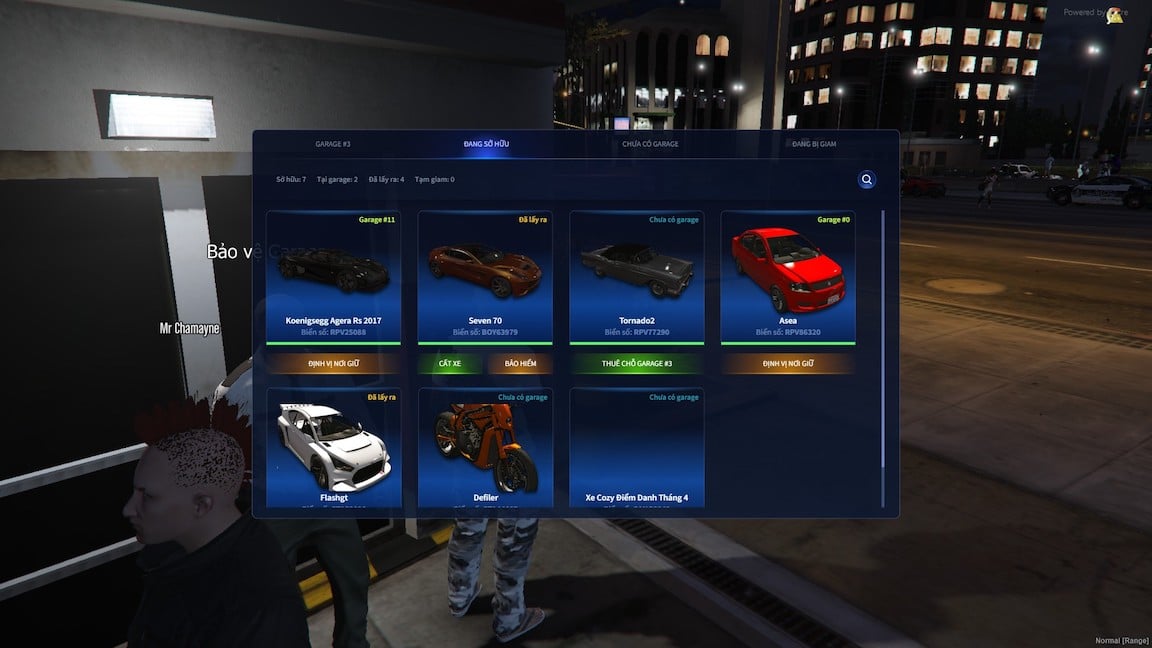
Task: Locate the Asea with ĐỊNH VỊ NƠI GIỮ
Action: [x=788, y=363]
